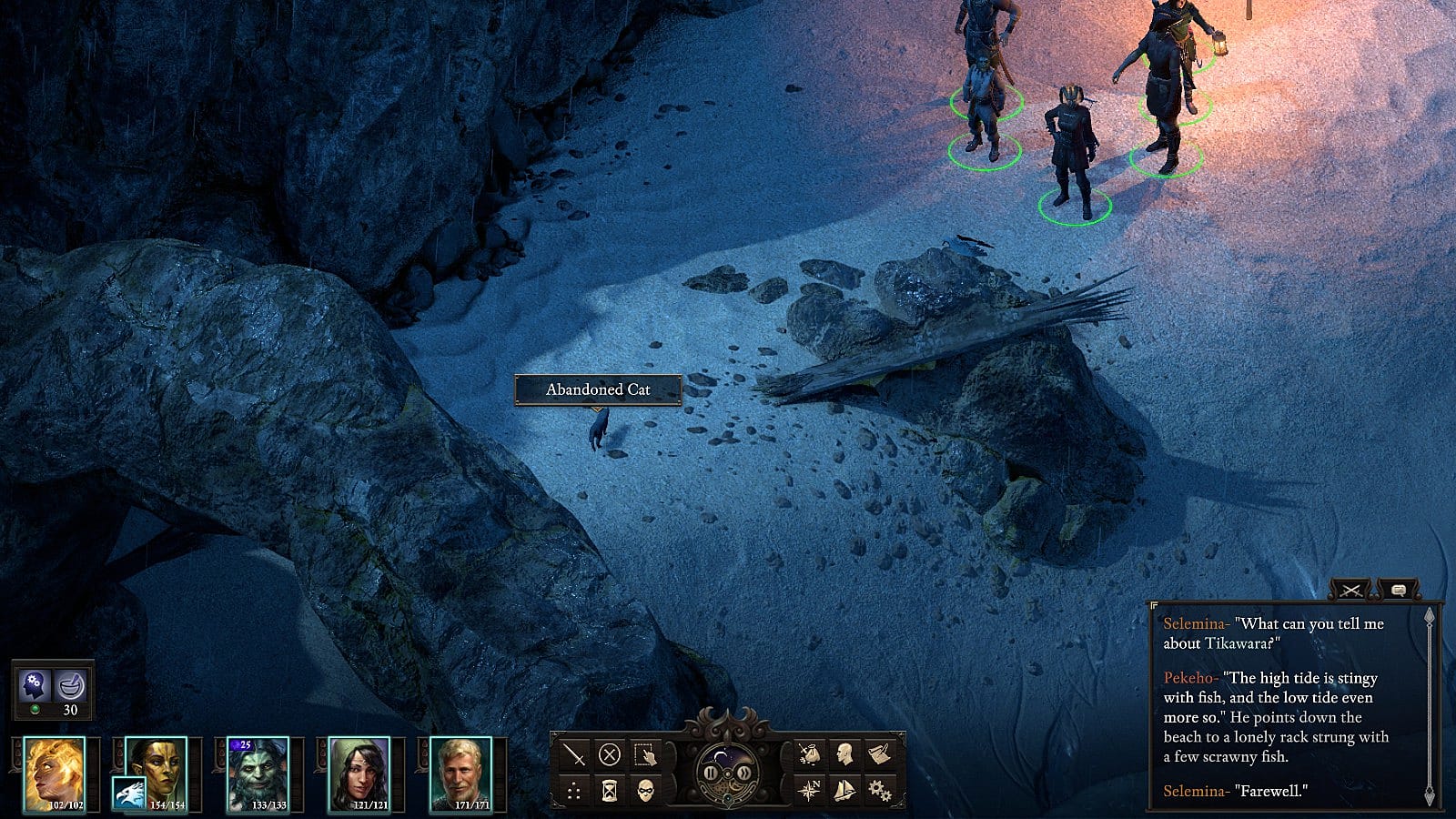
Task: Select the blond bearded man portrait
Action: click(x=461, y=773)
